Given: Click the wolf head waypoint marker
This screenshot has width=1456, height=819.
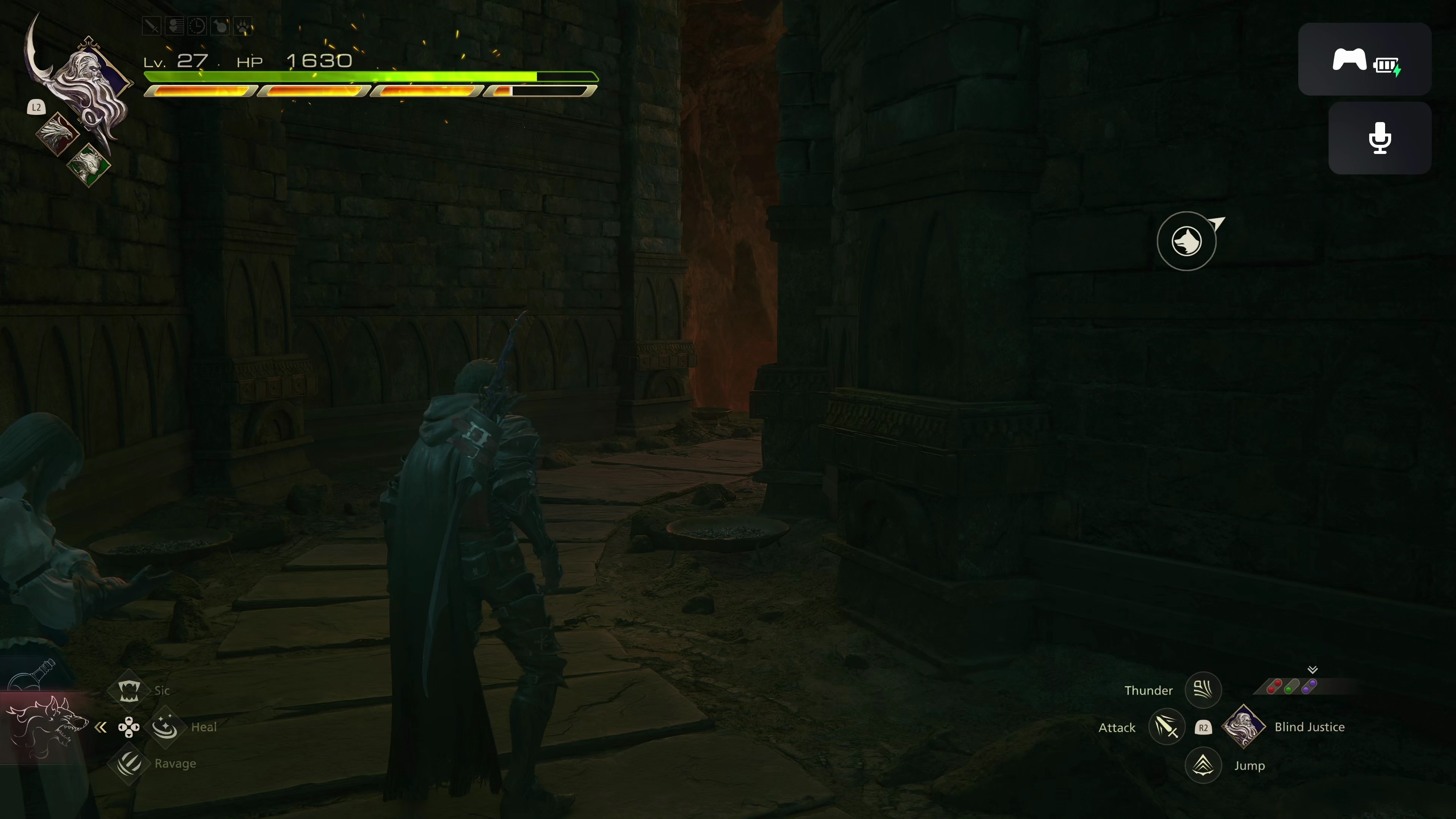Looking at the screenshot, I should (x=1186, y=242).
